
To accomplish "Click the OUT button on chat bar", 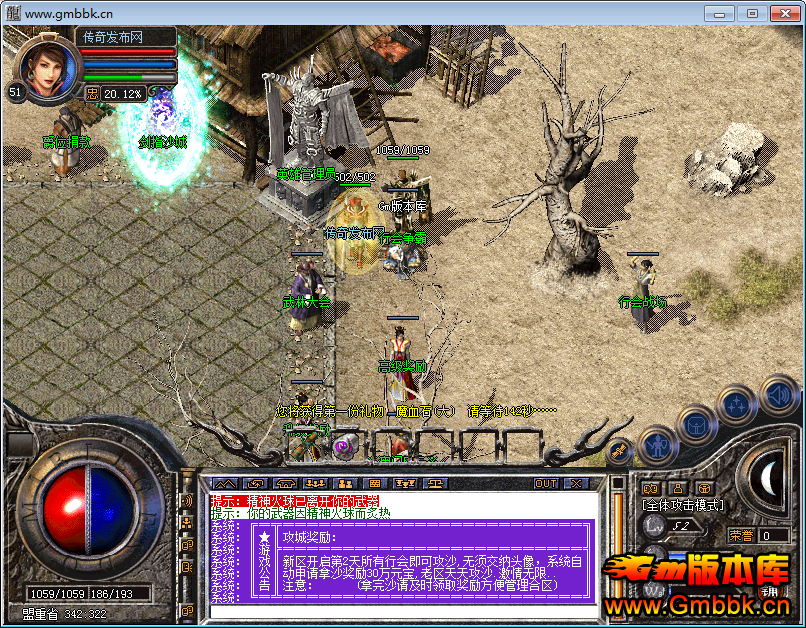I will (546, 484).
